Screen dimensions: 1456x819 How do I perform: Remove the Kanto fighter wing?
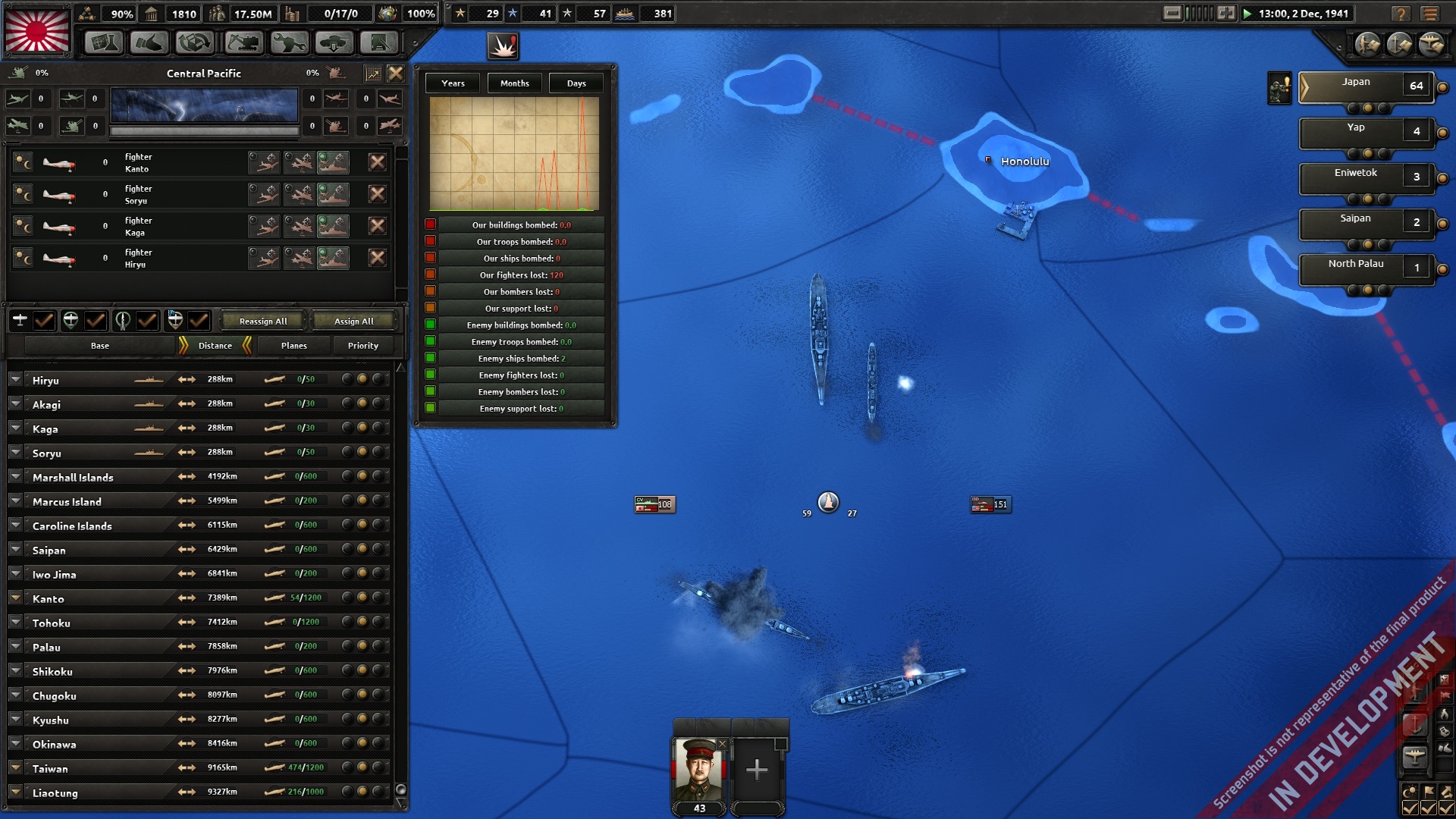(x=377, y=162)
